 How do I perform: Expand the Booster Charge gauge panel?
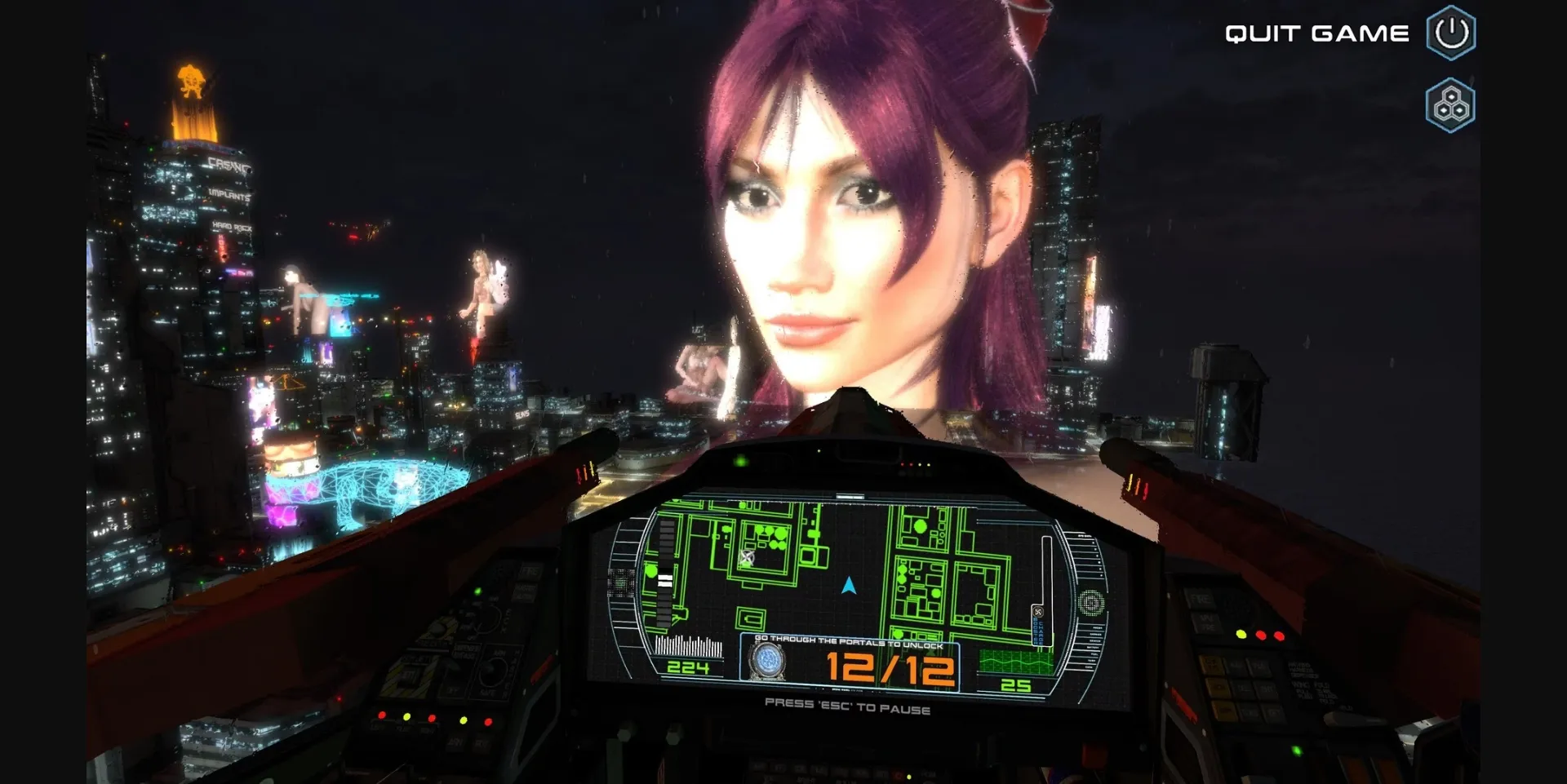[1041, 625]
